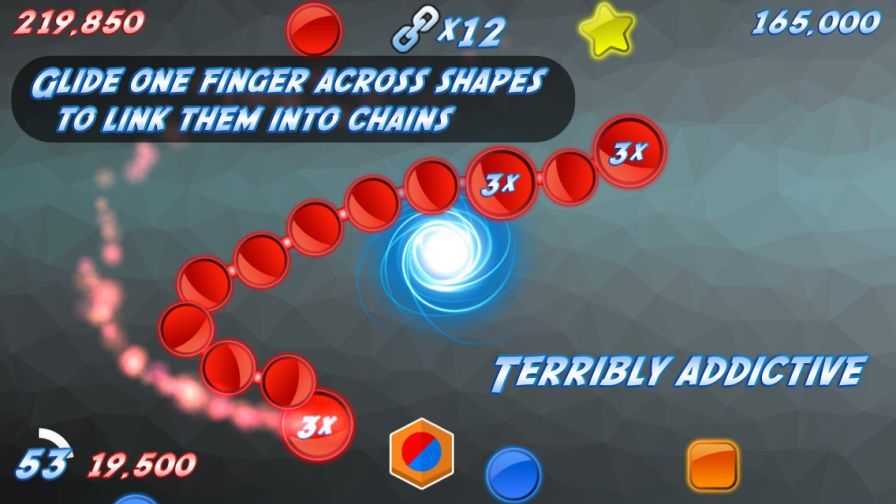Image resolution: width=896 pixels, height=504 pixels.
Task: Select the blue circle beside the hexagon
Action: pyautogui.click(x=513, y=474)
